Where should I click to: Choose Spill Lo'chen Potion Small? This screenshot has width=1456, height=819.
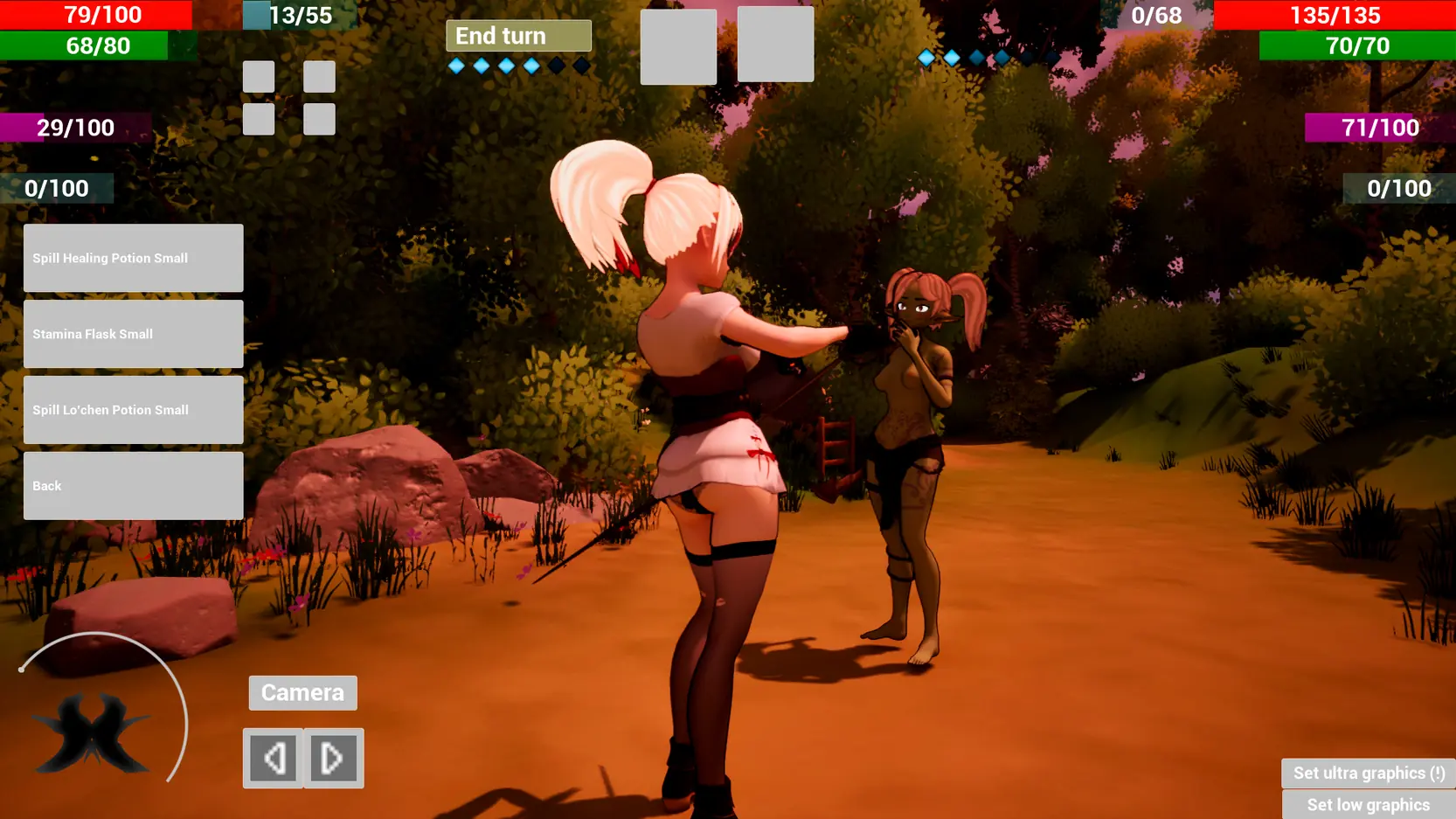tap(133, 410)
